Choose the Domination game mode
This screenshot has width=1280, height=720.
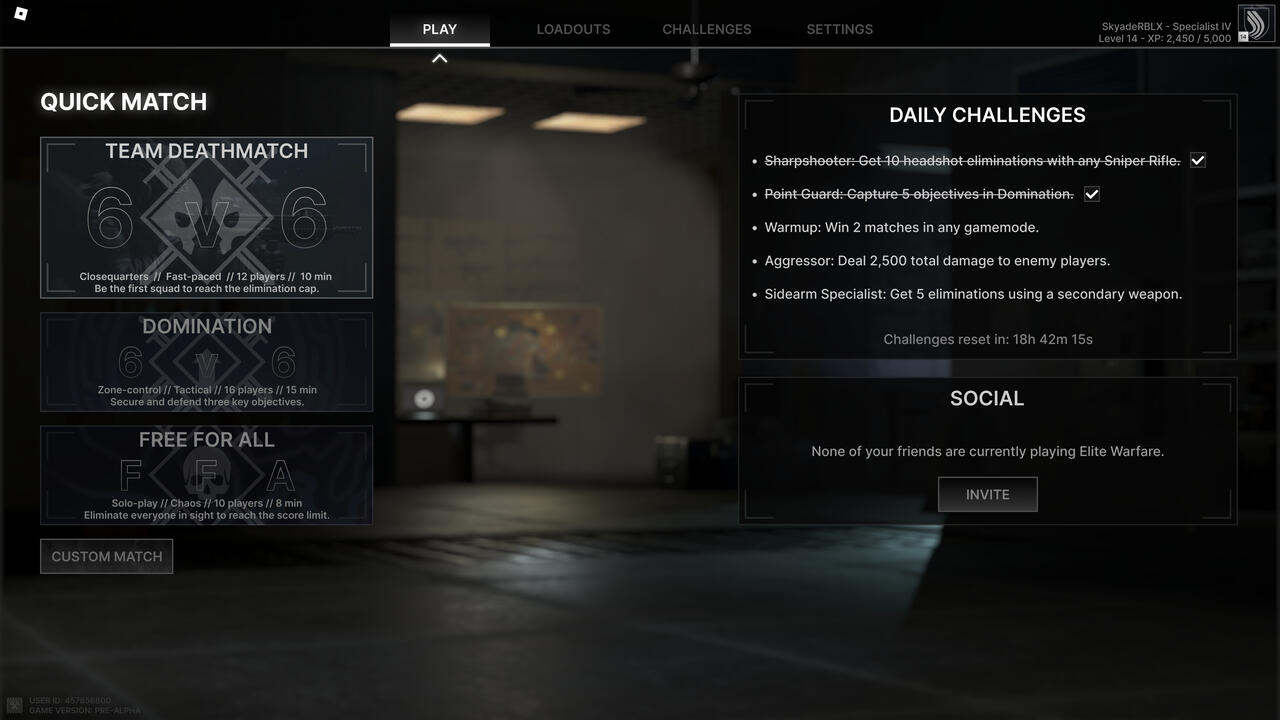(x=206, y=362)
